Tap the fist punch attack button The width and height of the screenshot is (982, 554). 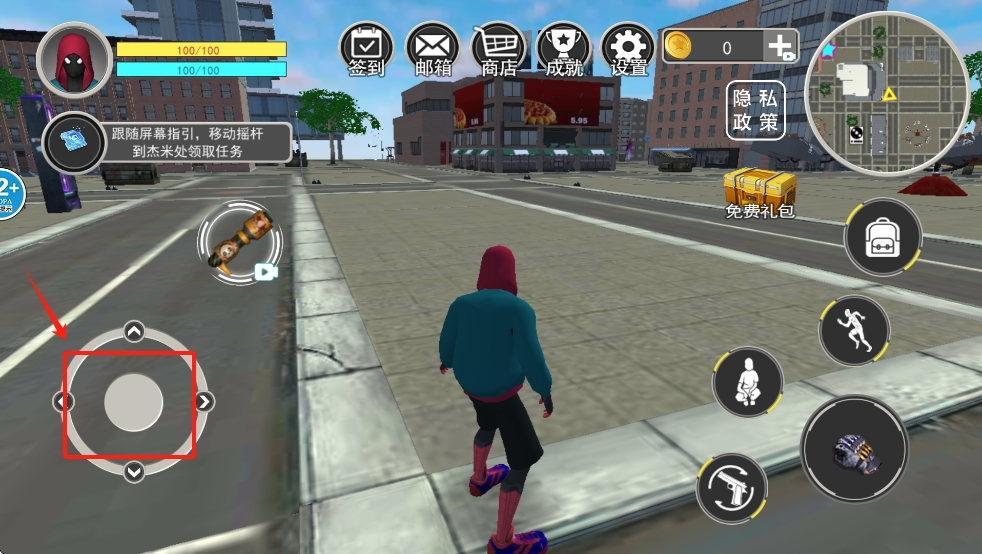(854, 447)
